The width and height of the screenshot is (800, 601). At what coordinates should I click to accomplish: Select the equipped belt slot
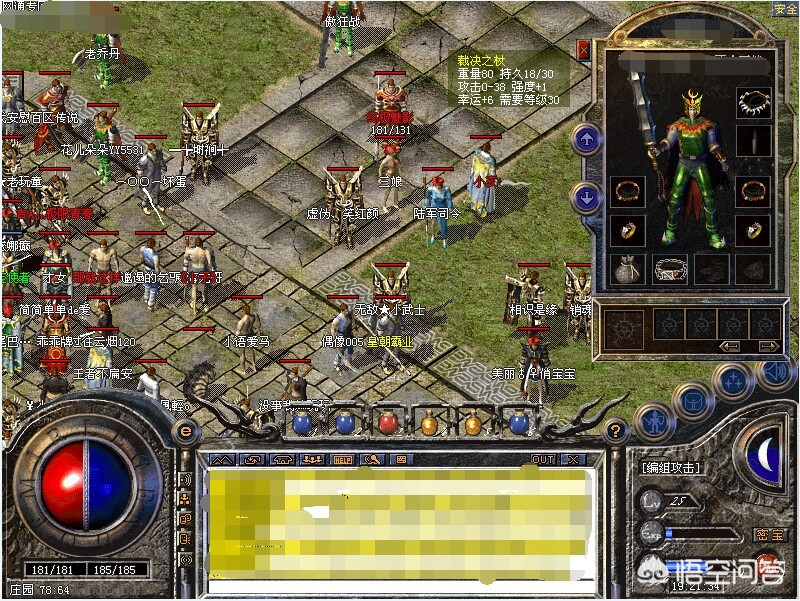click(670, 267)
